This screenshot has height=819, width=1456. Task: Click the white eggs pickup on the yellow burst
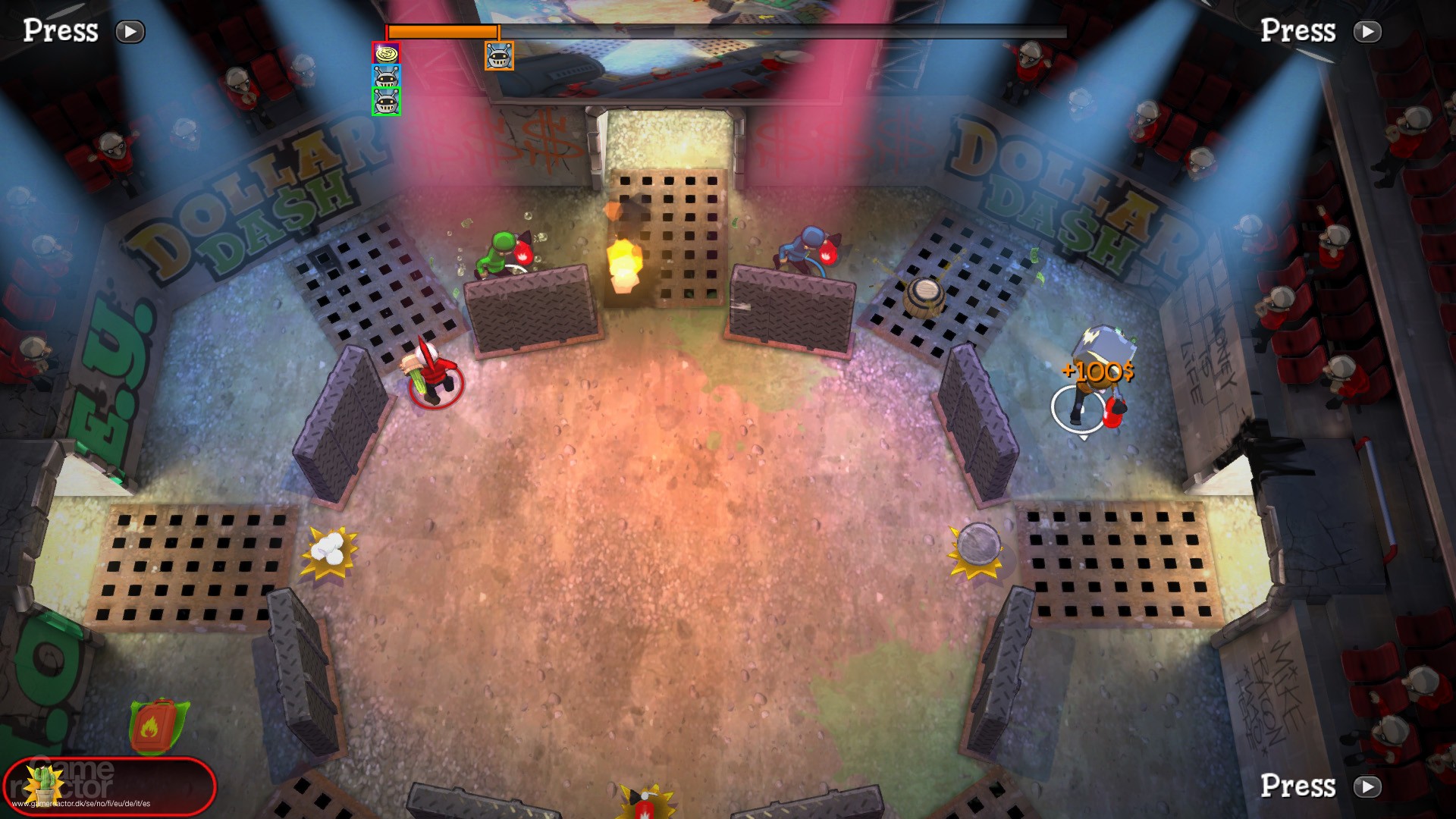tap(327, 548)
